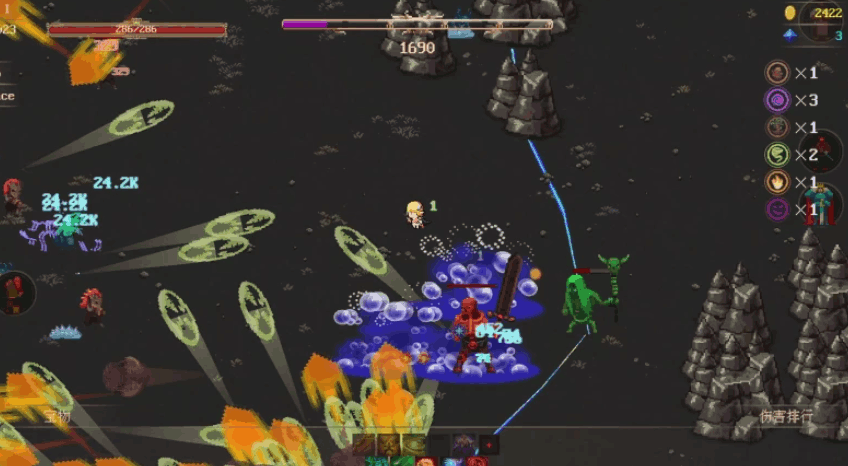Select the purple smiling face buff icon
This screenshot has height=466, width=848.
(777, 209)
